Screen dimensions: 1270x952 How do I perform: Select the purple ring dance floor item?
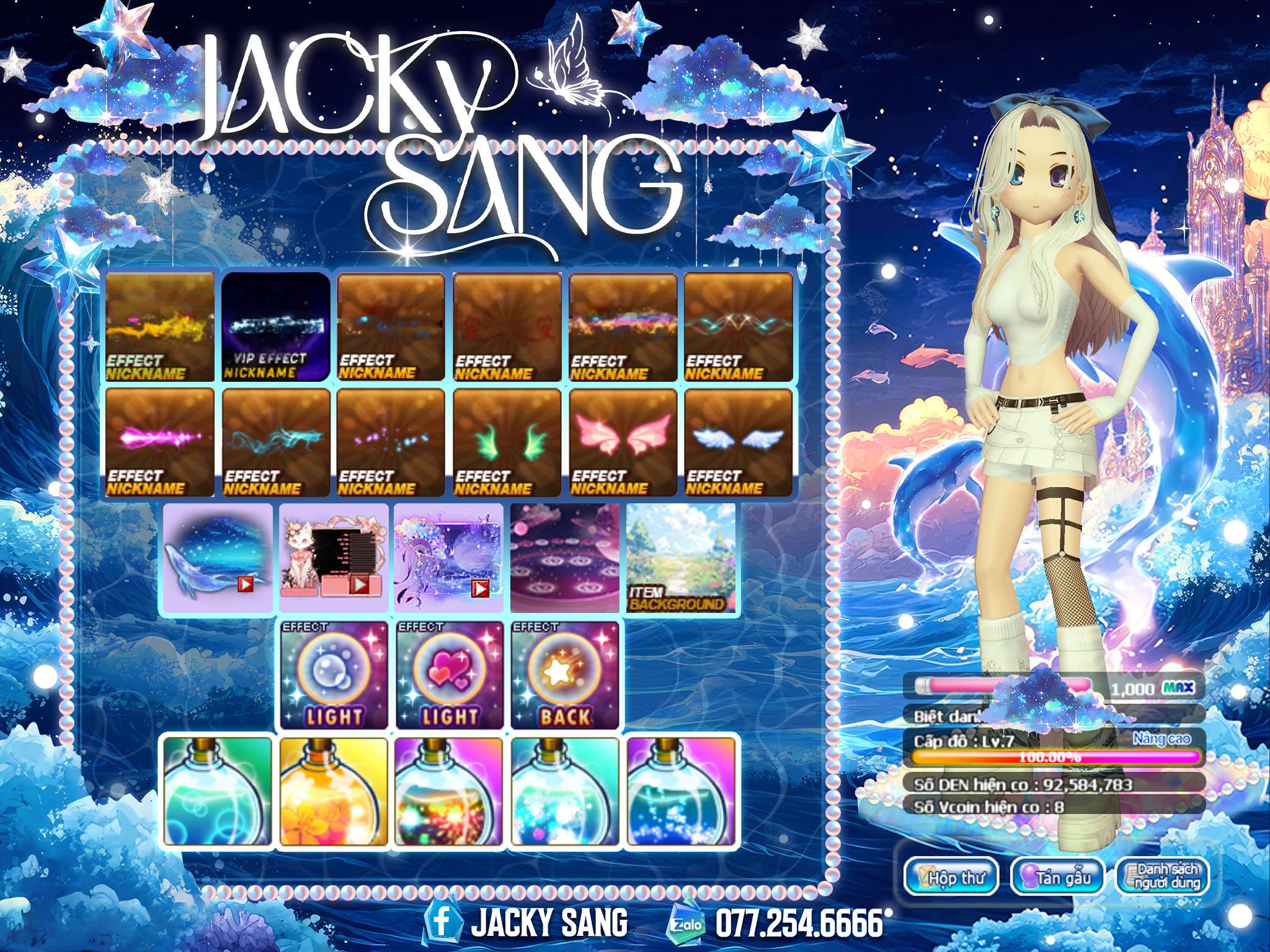[x=565, y=558]
